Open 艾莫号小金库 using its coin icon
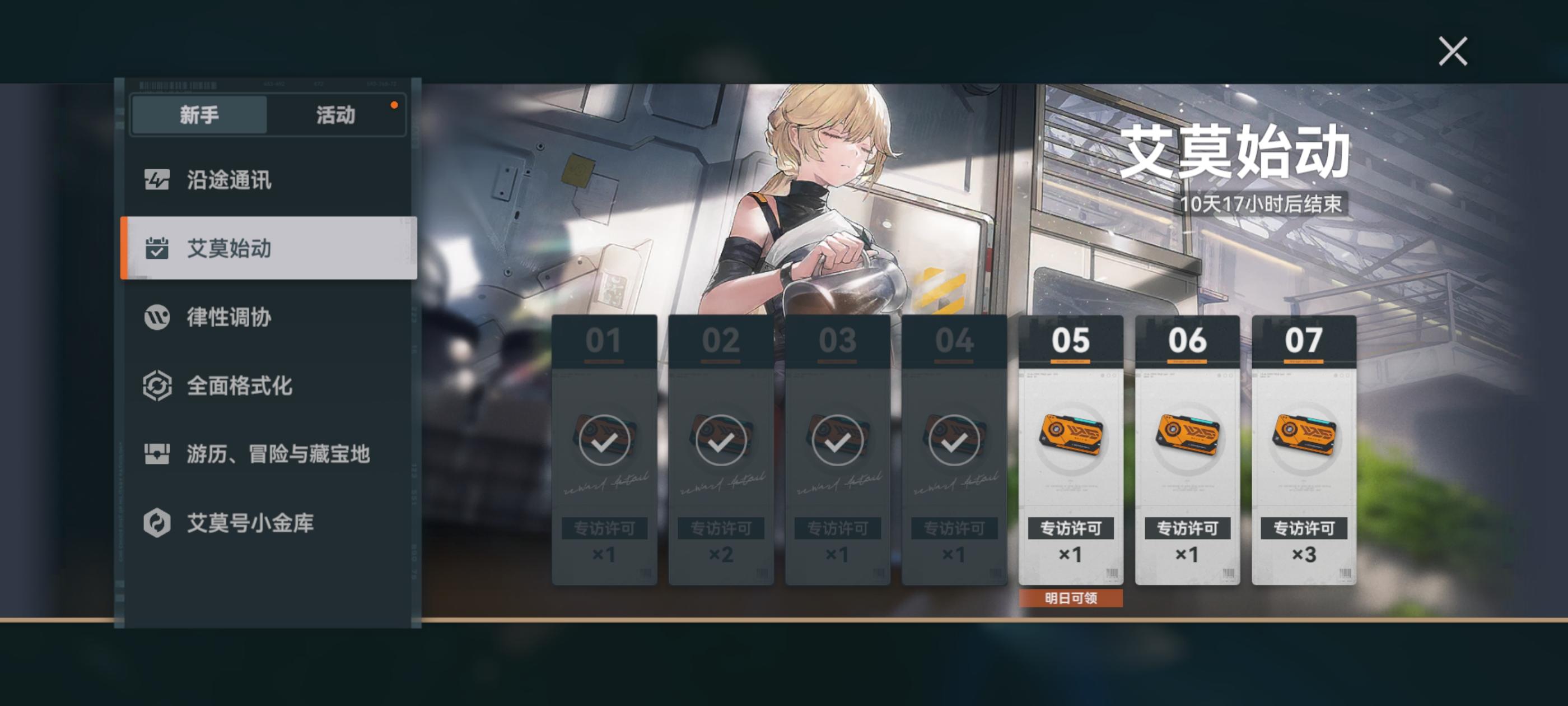 click(157, 522)
